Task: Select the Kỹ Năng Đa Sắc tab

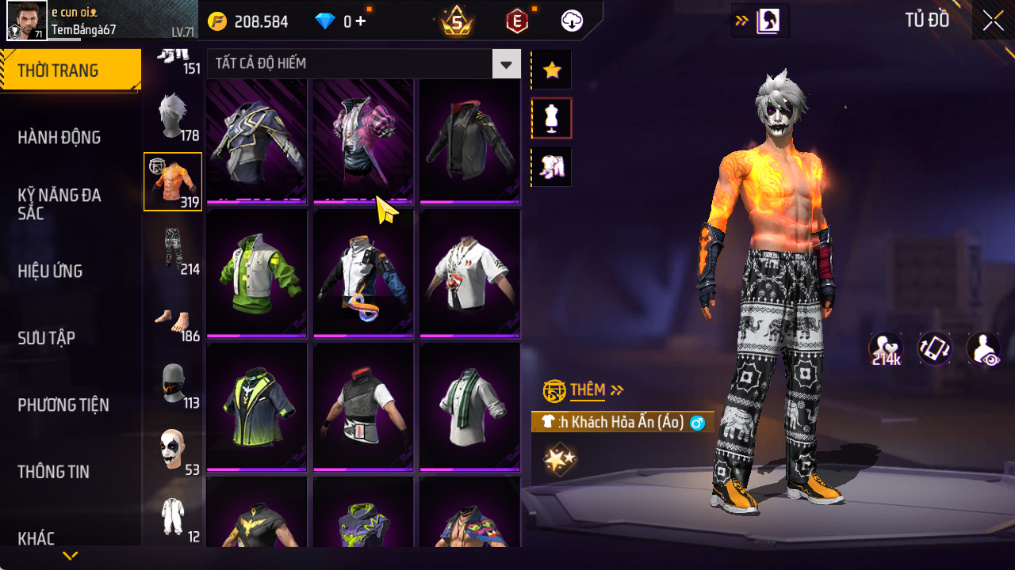Action: (x=60, y=204)
